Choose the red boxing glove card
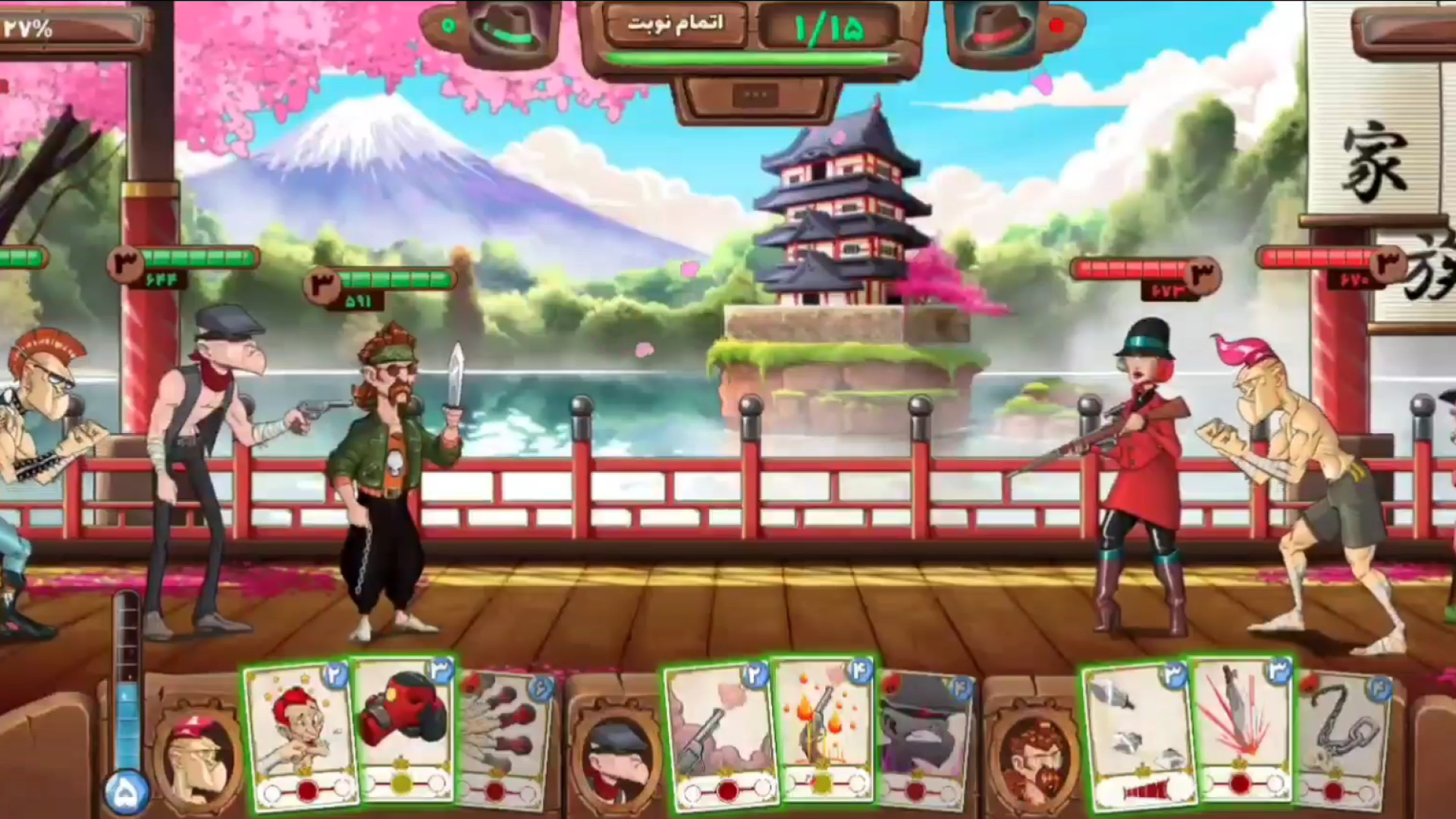This screenshot has height=819, width=1456. tap(405, 728)
